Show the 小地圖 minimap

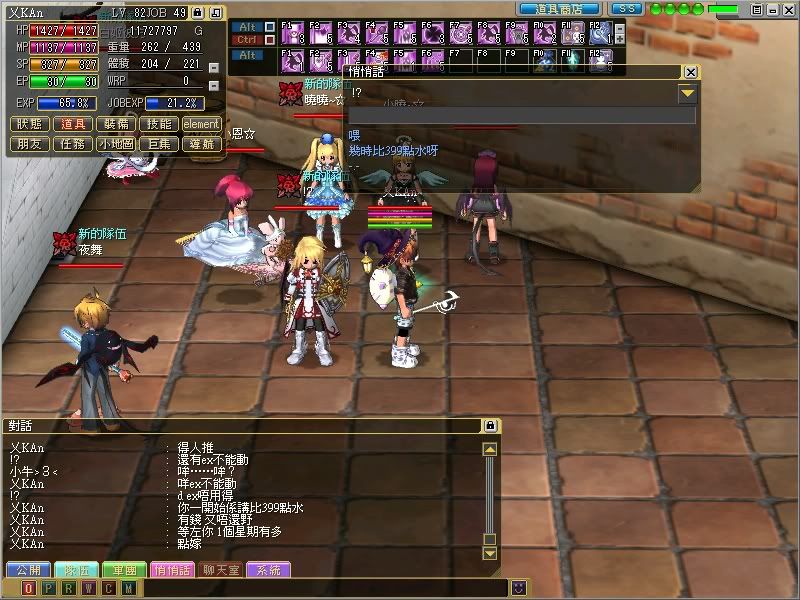point(117,144)
